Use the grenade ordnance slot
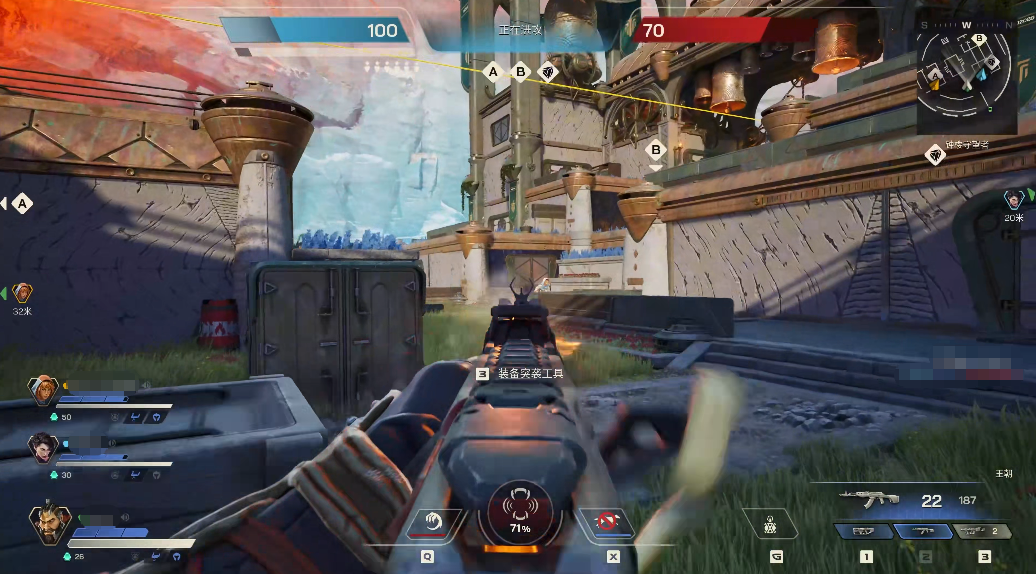The width and height of the screenshot is (1036, 574). tap(771, 524)
